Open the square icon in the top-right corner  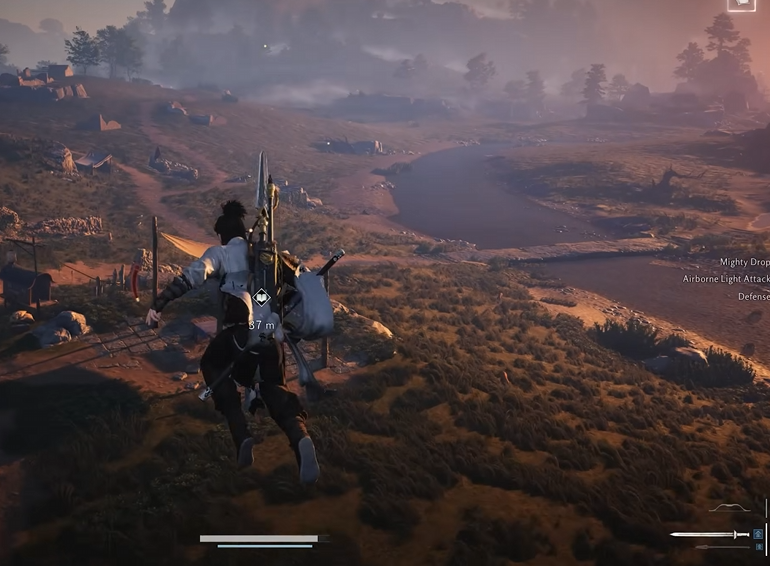click(x=741, y=5)
